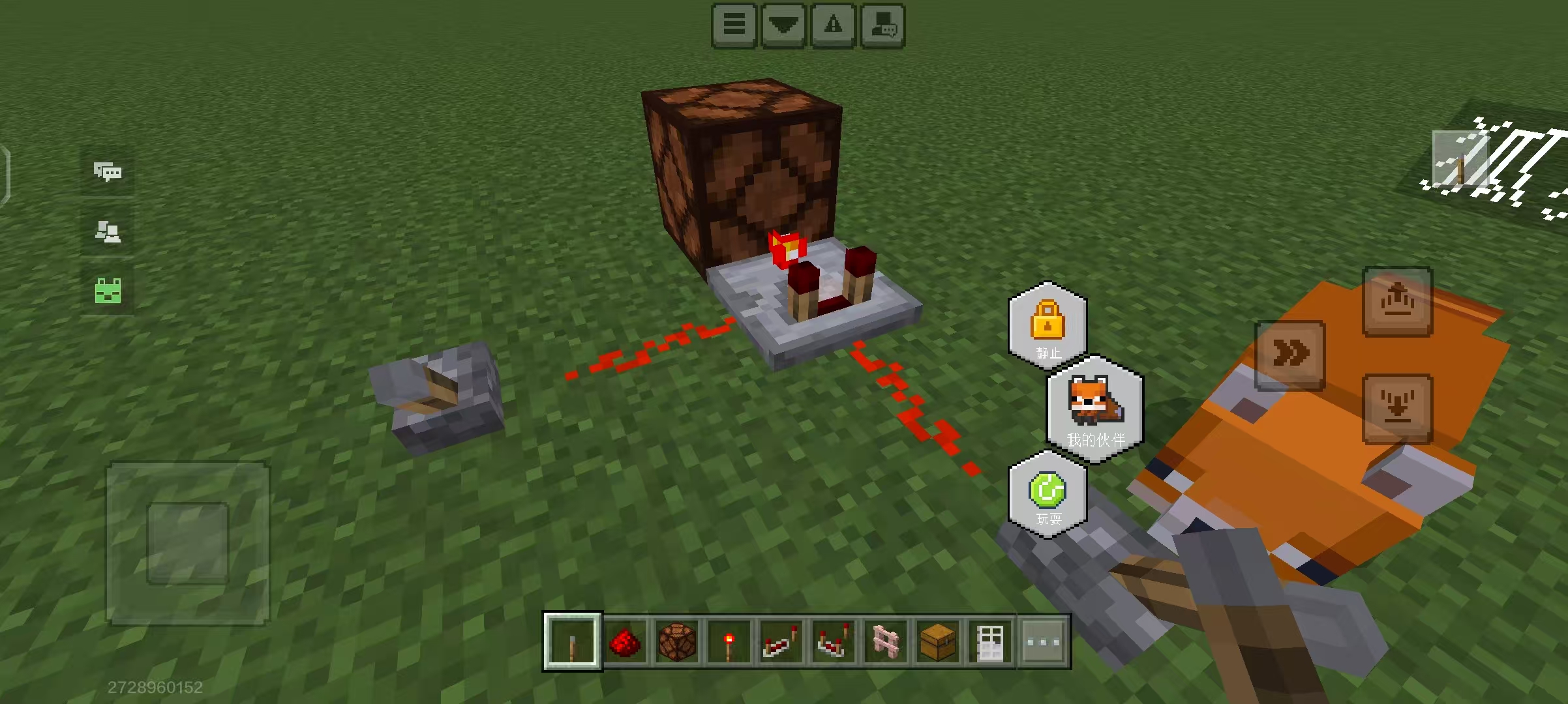
Task: Select the redstone repeater slot
Action: pos(781,641)
